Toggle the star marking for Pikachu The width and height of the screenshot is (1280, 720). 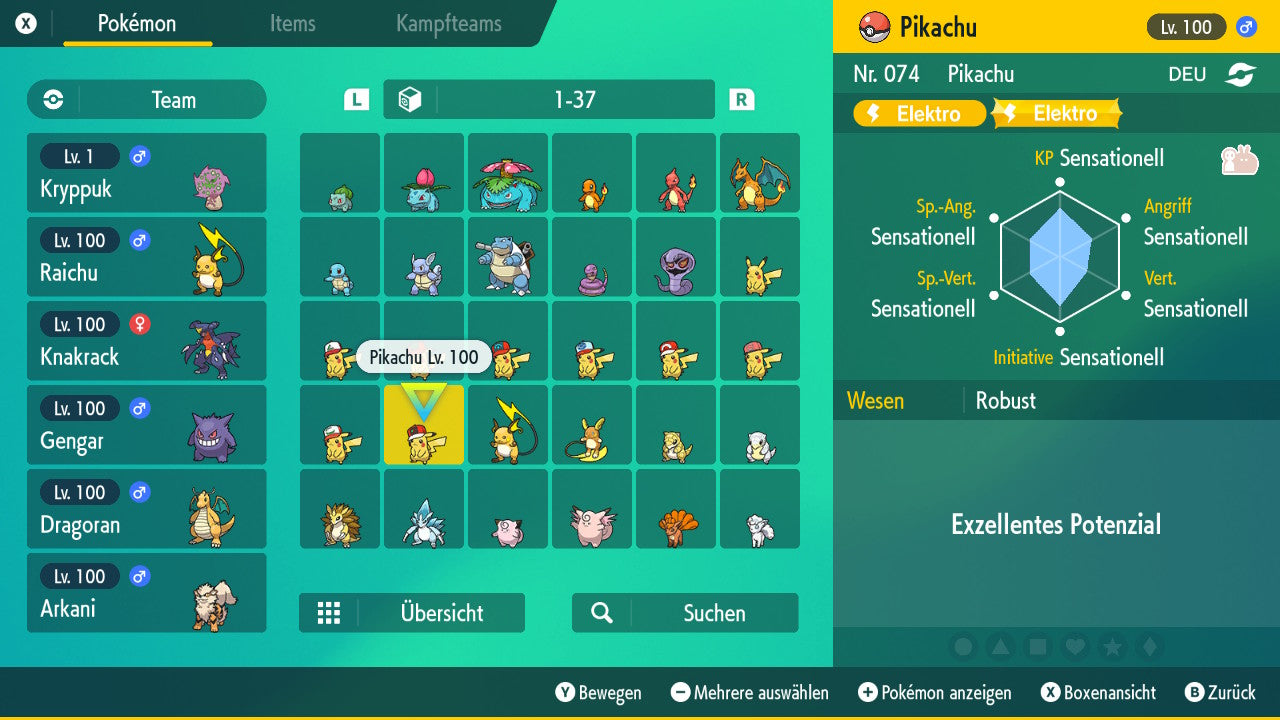(1112, 648)
